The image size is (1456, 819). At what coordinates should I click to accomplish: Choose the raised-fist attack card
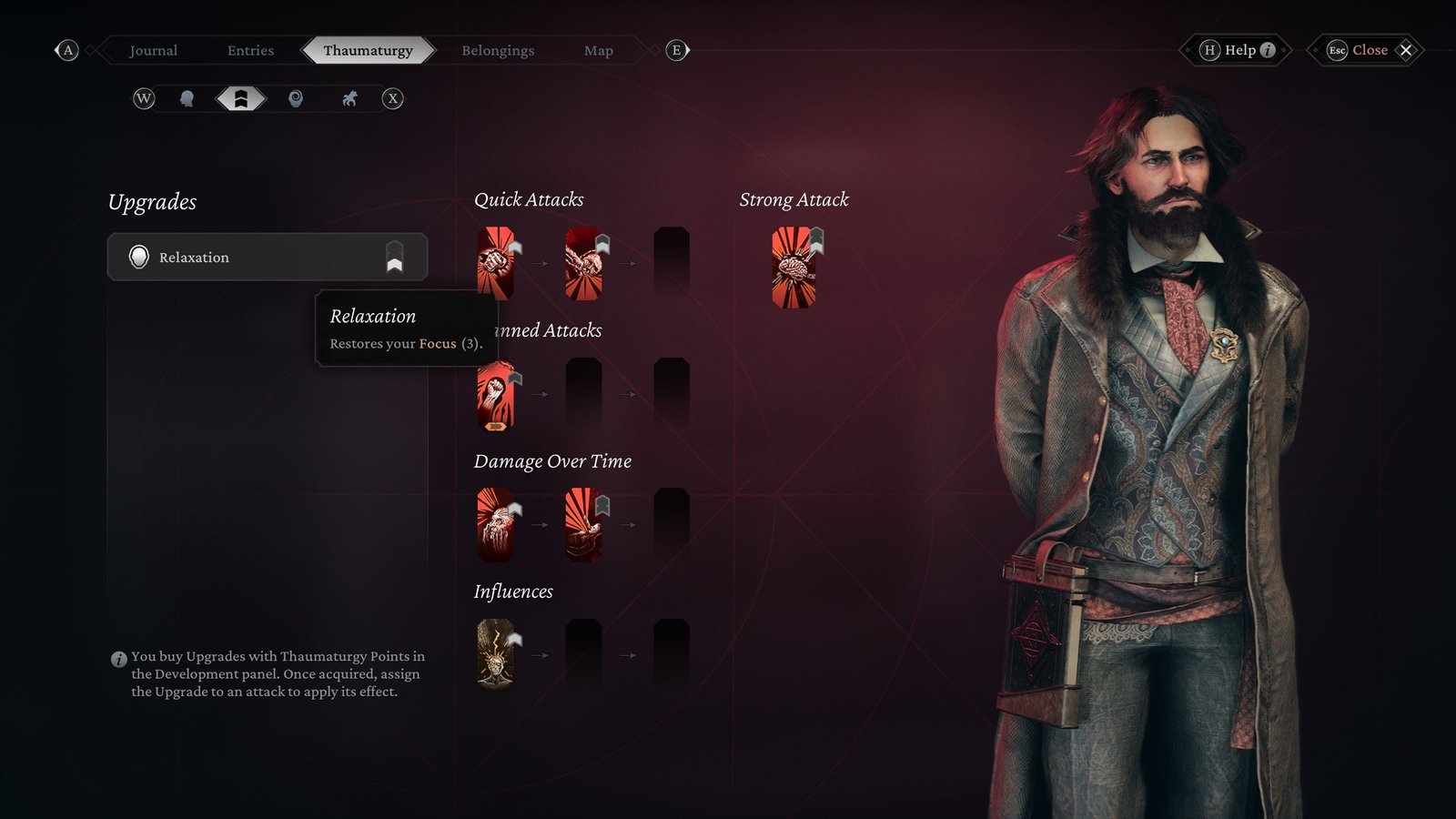click(496, 394)
